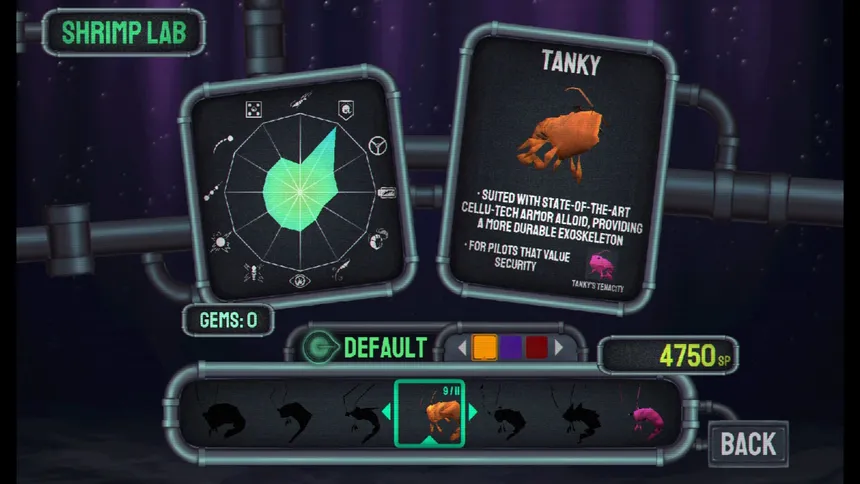This screenshot has height=484, width=860.
Task: Cycle to previous shrimp with left green arrow
Action: pyautogui.click(x=388, y=412)
